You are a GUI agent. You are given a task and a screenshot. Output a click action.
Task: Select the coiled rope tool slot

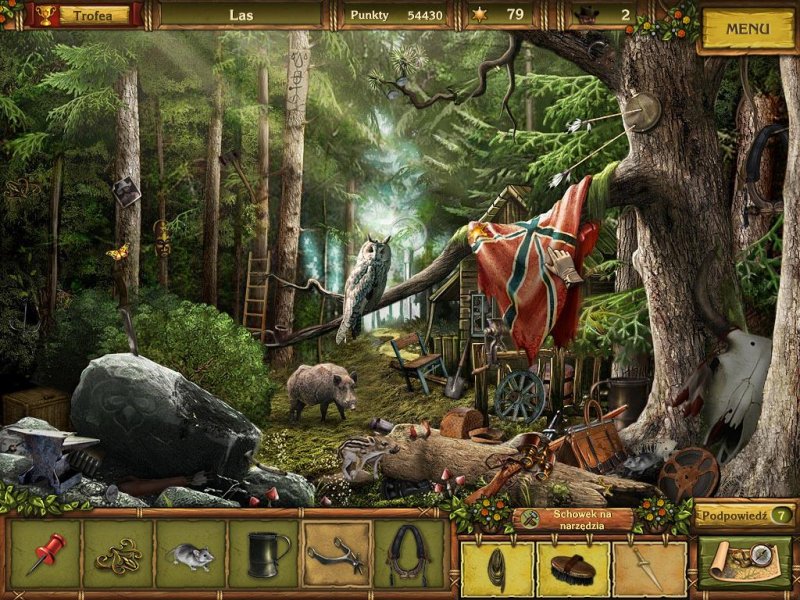click(495, 568)
